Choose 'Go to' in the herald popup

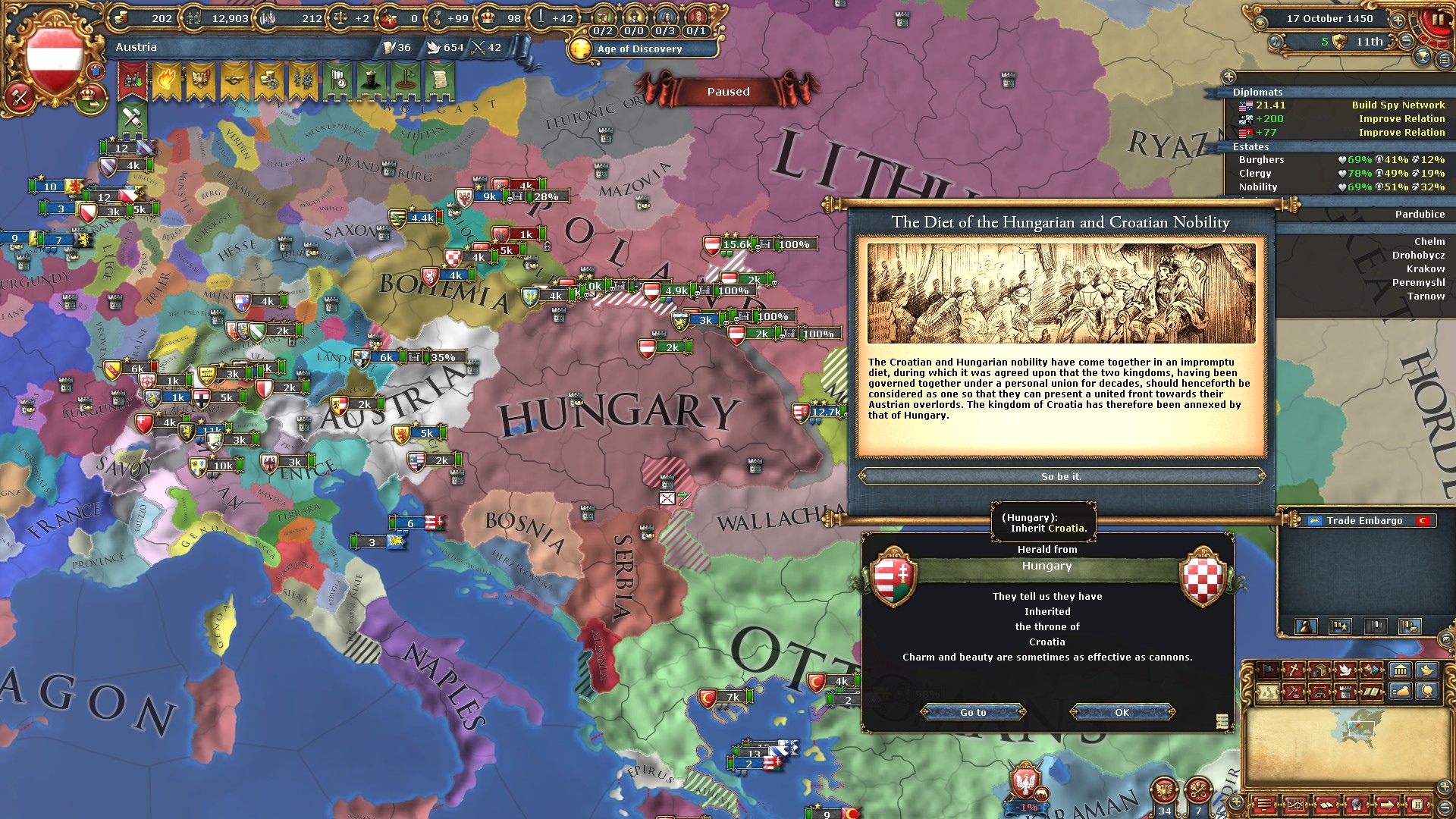coord(973,712)
